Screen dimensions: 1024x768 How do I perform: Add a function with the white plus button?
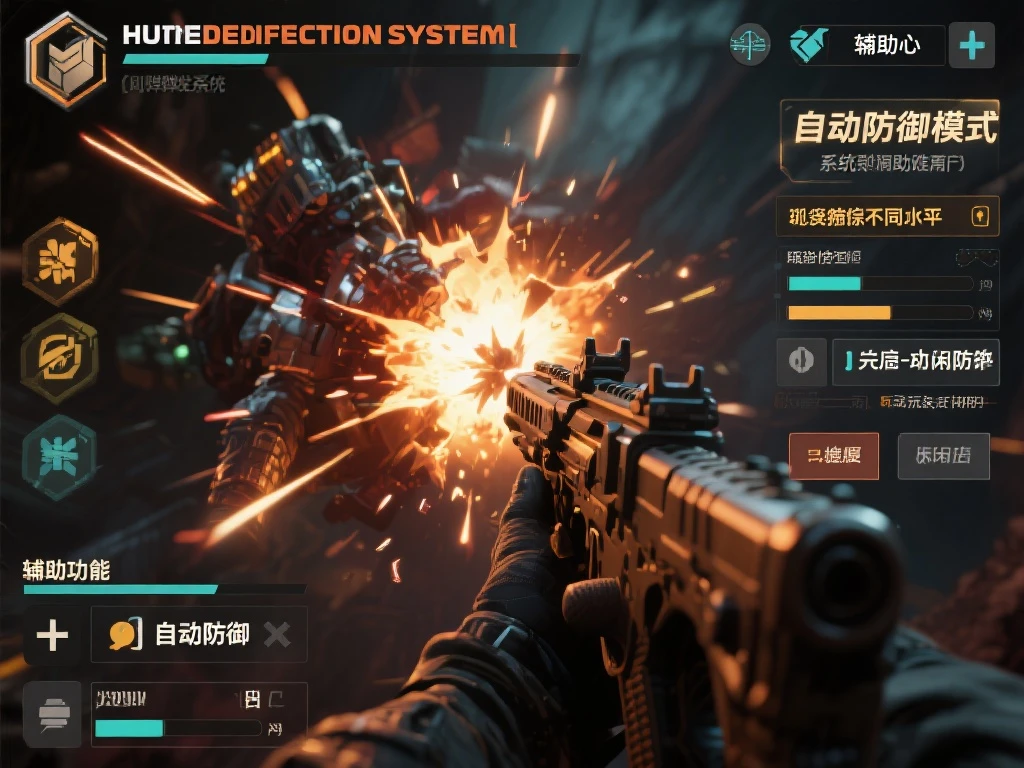point(52,634)
